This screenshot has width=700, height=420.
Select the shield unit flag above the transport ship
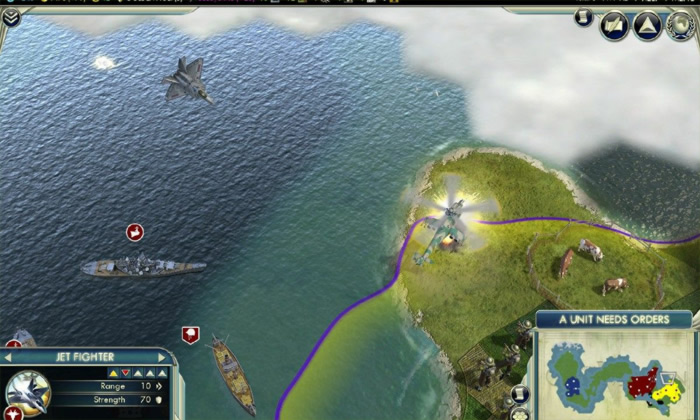pyautogui.click(x=190, y=335)
